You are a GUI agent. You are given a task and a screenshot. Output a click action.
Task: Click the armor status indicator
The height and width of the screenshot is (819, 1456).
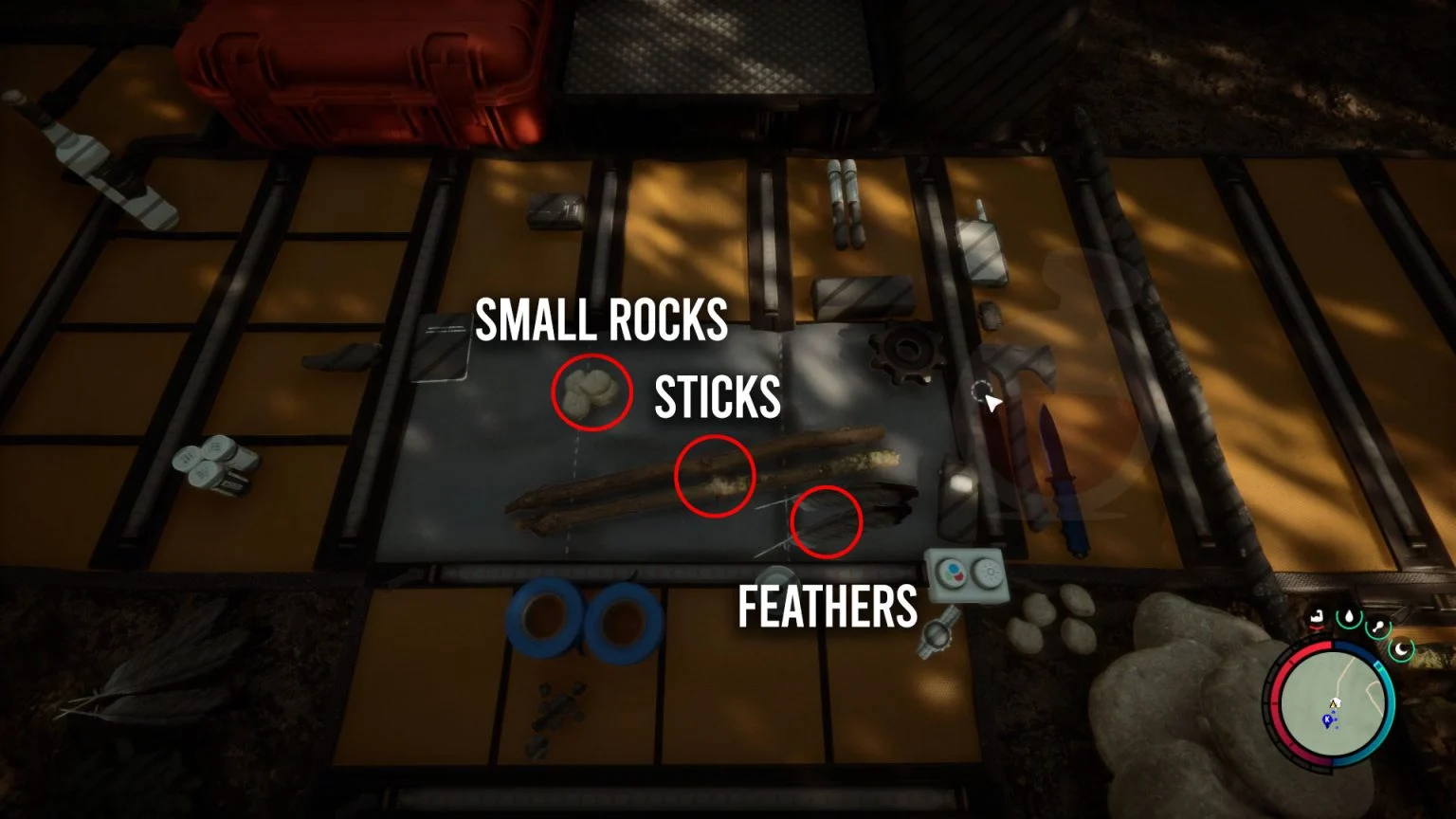coord(1318,618)
